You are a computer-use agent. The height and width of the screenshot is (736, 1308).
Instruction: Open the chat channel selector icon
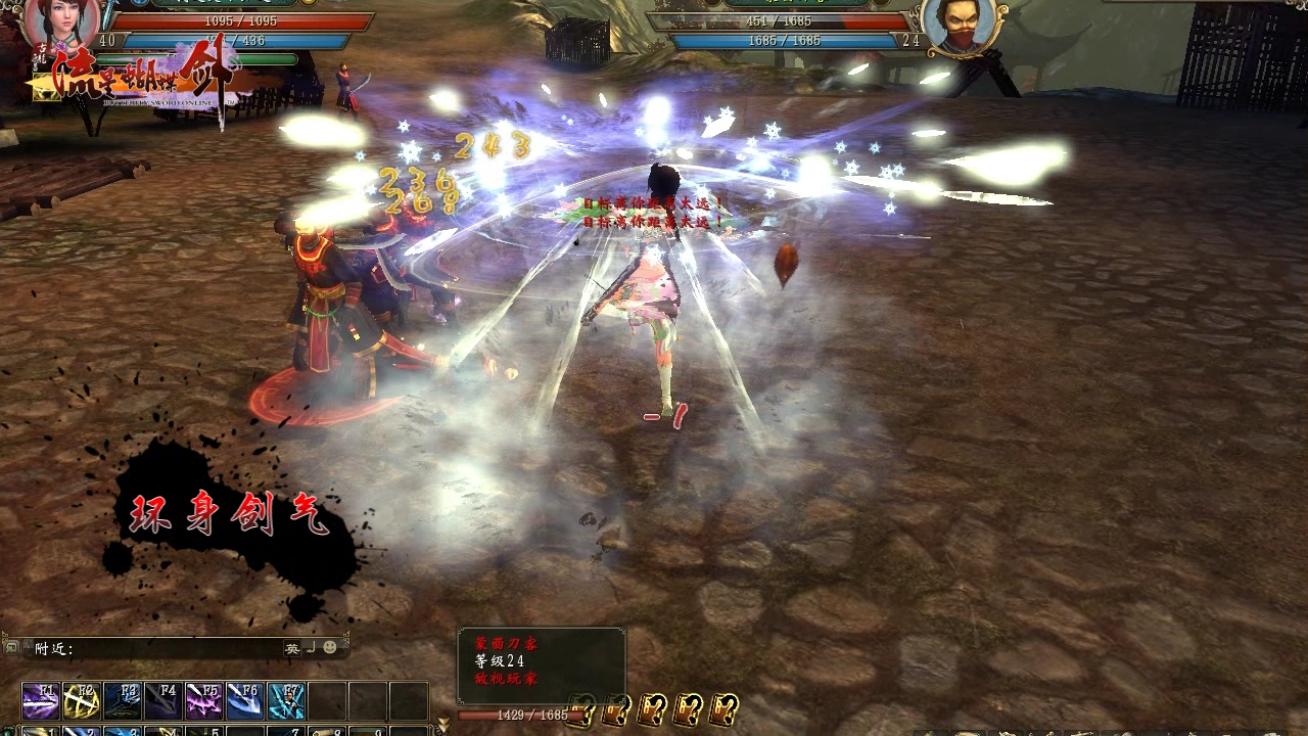coord(12,648)
